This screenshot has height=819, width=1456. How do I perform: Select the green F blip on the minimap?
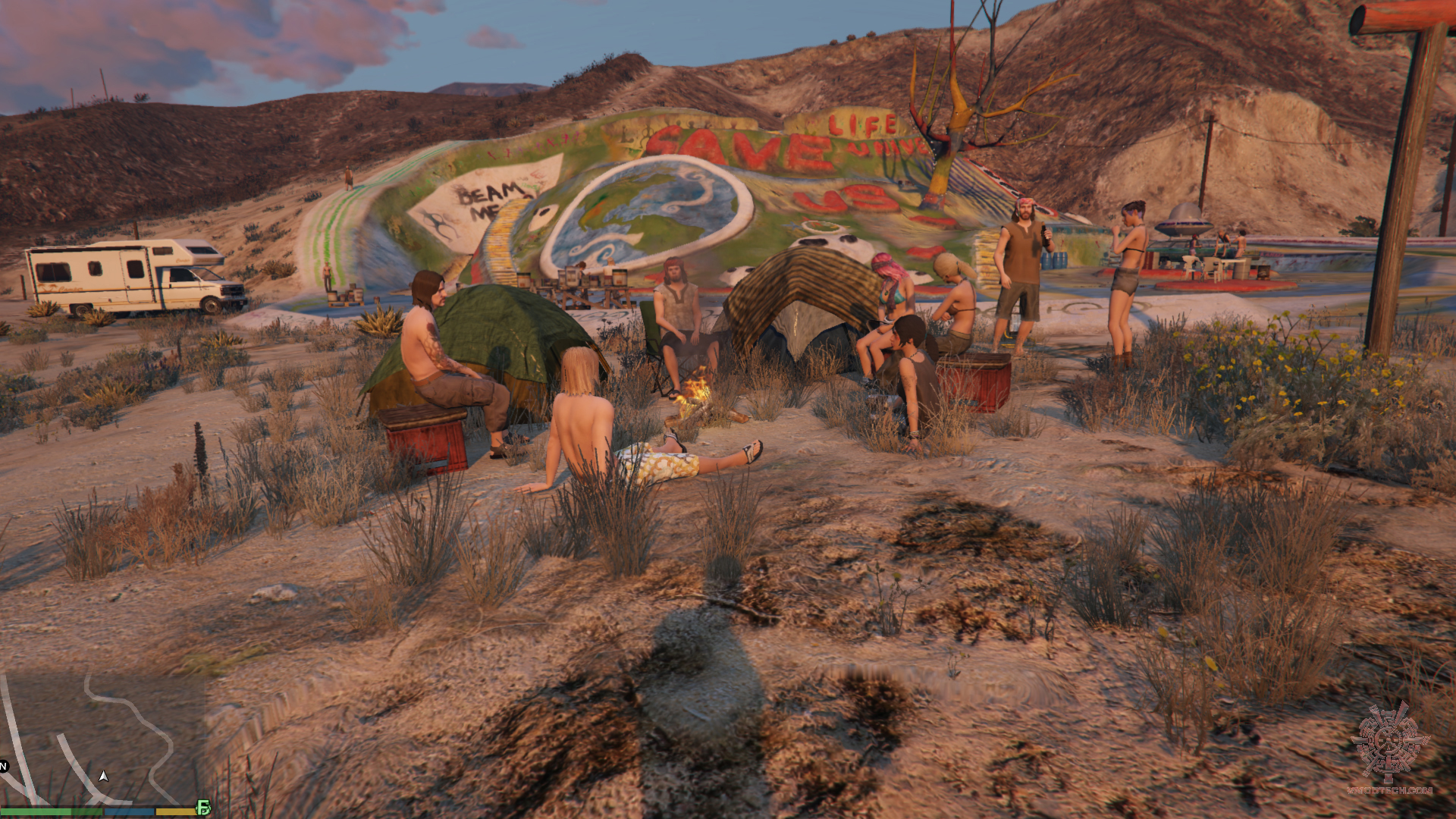pyautogui.click(x=203, y=808)
